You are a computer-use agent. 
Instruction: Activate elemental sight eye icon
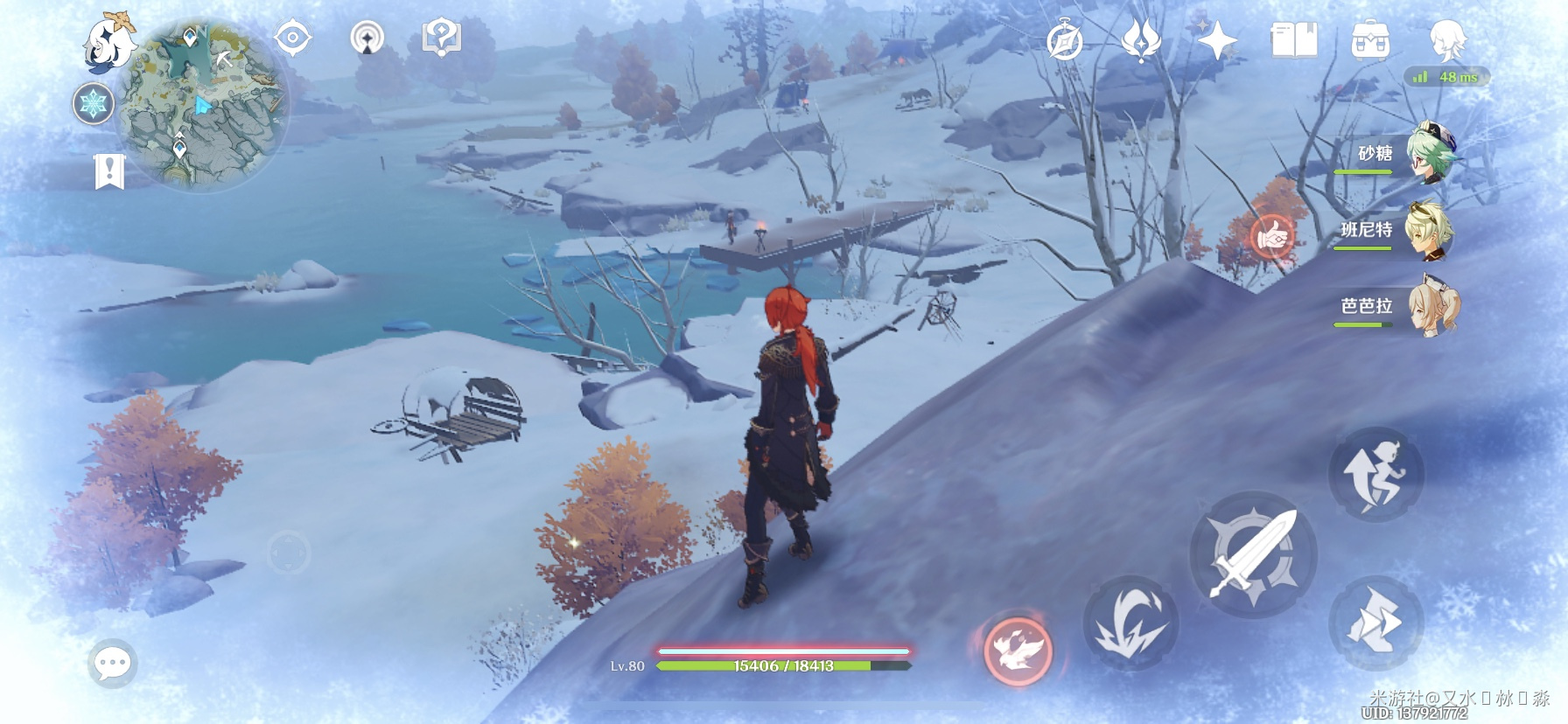pos(293,38)
